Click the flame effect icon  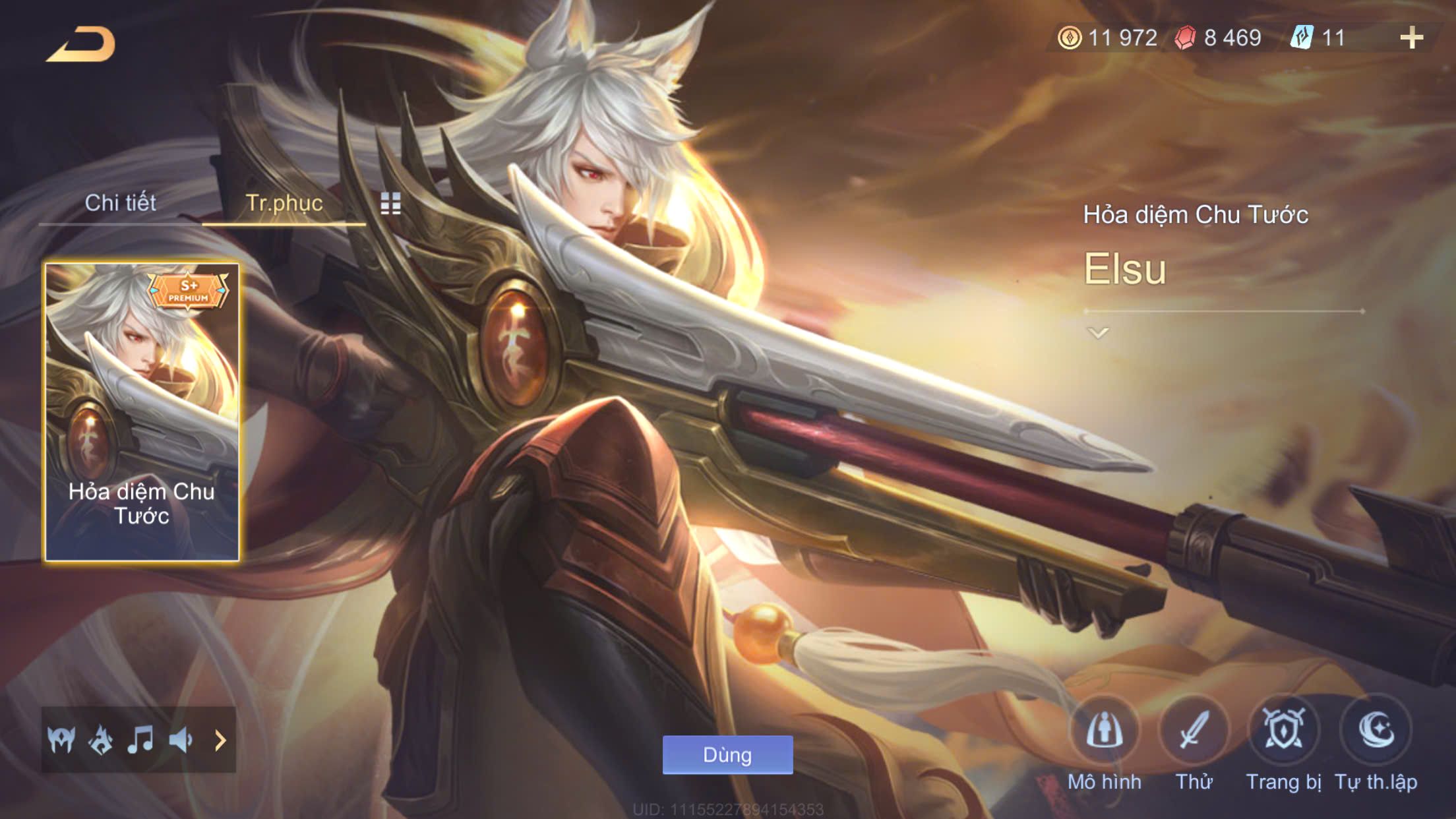(101, 740)
